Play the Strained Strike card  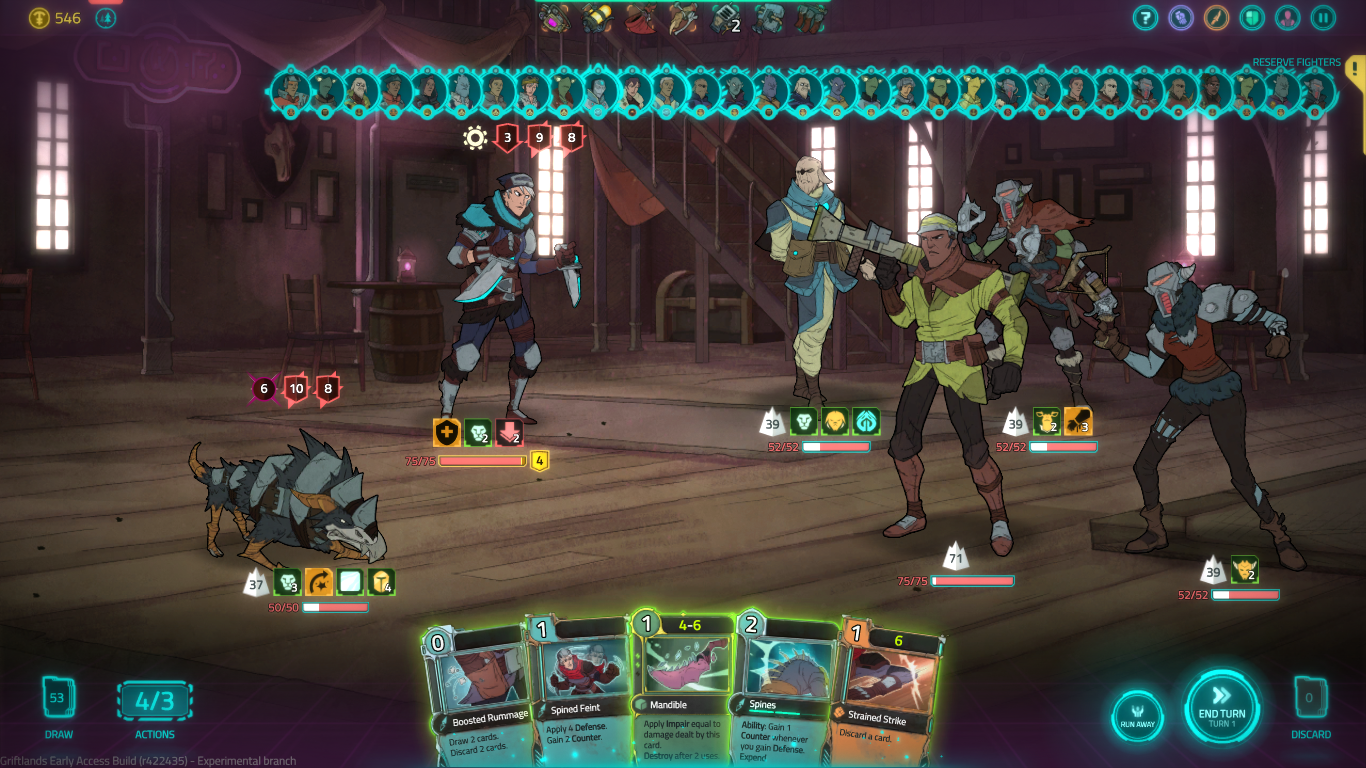(886, 690)
